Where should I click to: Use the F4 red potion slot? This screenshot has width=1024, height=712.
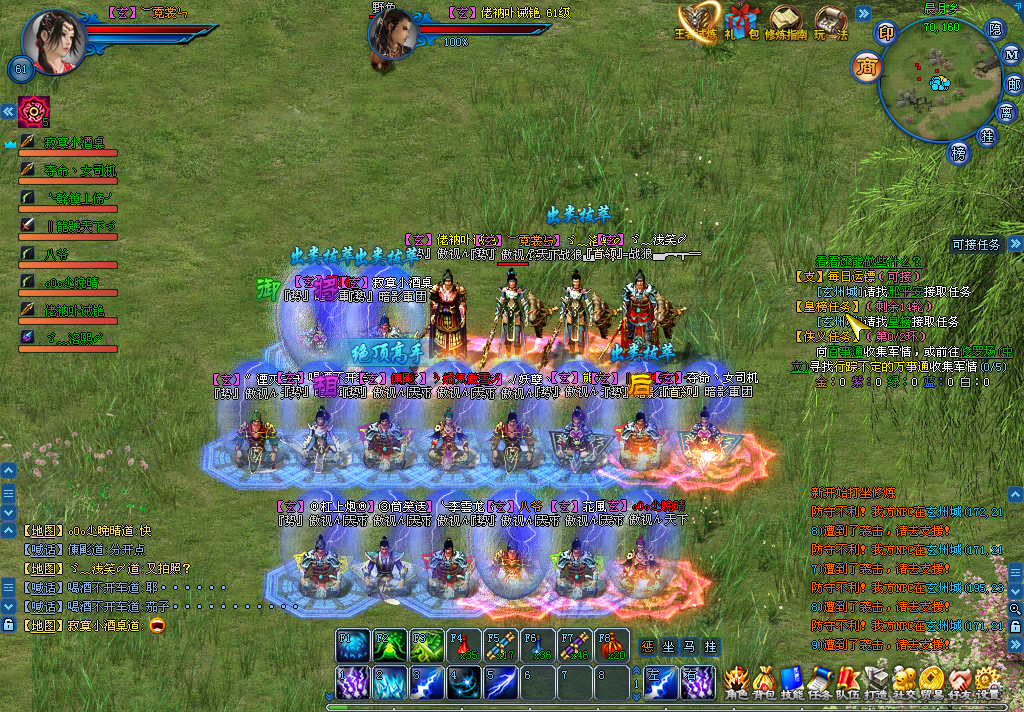(x=460, y=645)
